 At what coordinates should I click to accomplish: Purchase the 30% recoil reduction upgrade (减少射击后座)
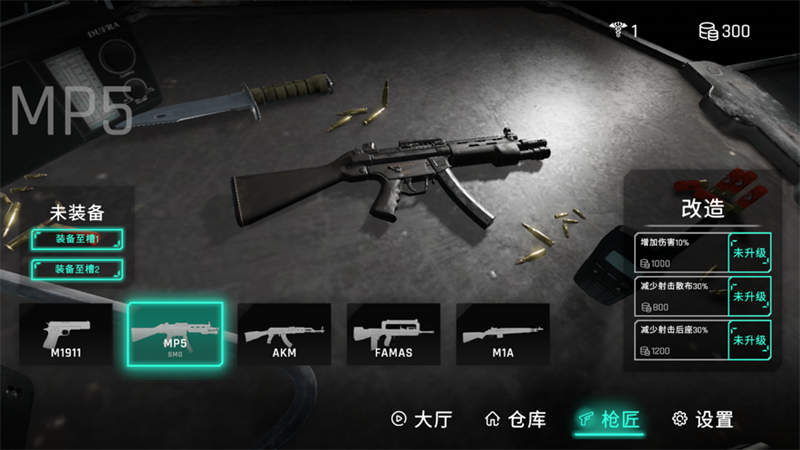point(748,341)
